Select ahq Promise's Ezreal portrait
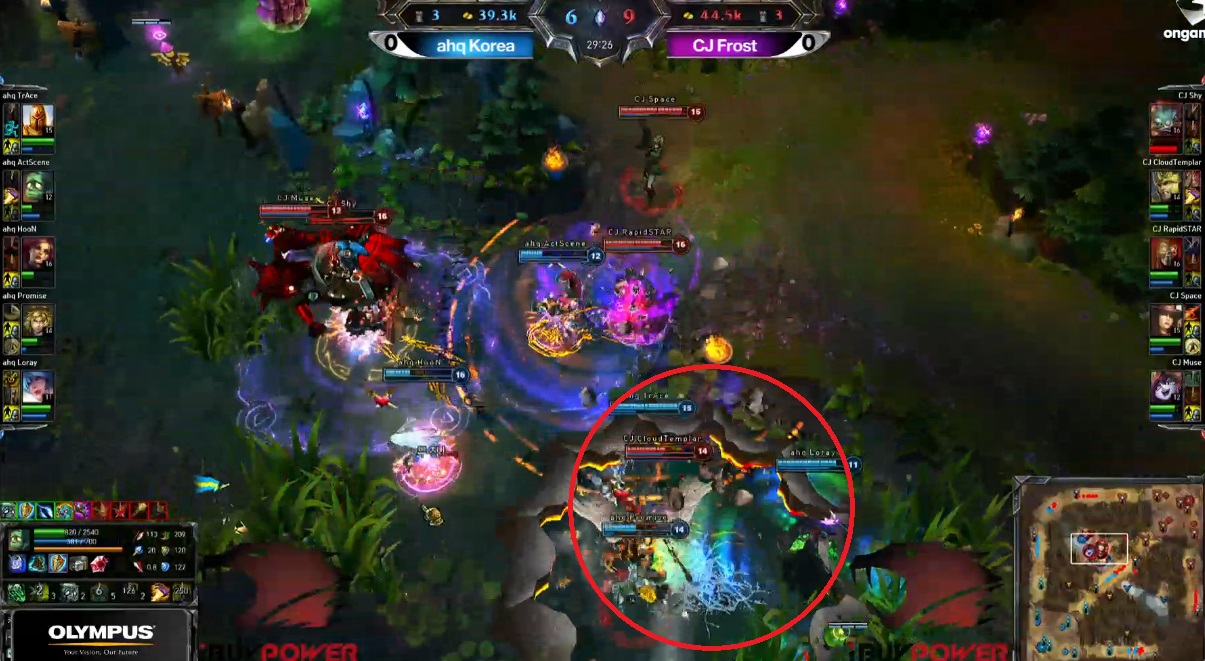Image resolution: width=1205 pixels, height=661 pixels. [38, 321]
